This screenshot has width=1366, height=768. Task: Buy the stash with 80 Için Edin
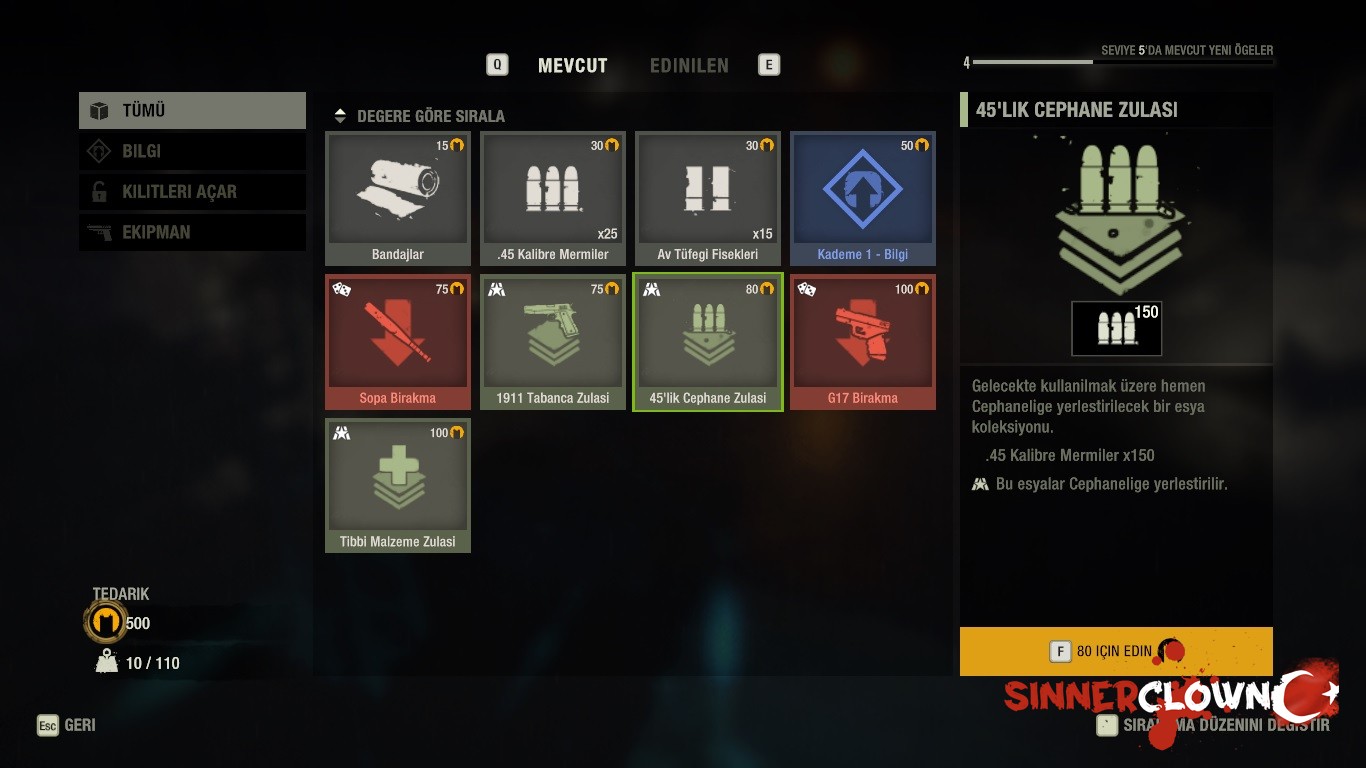tap(1115, 651)
